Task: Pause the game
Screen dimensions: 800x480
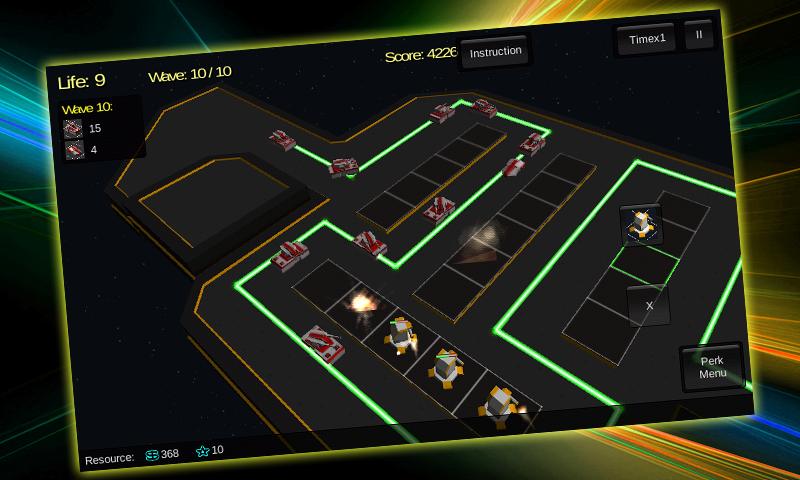Action: tap(698, 34)
